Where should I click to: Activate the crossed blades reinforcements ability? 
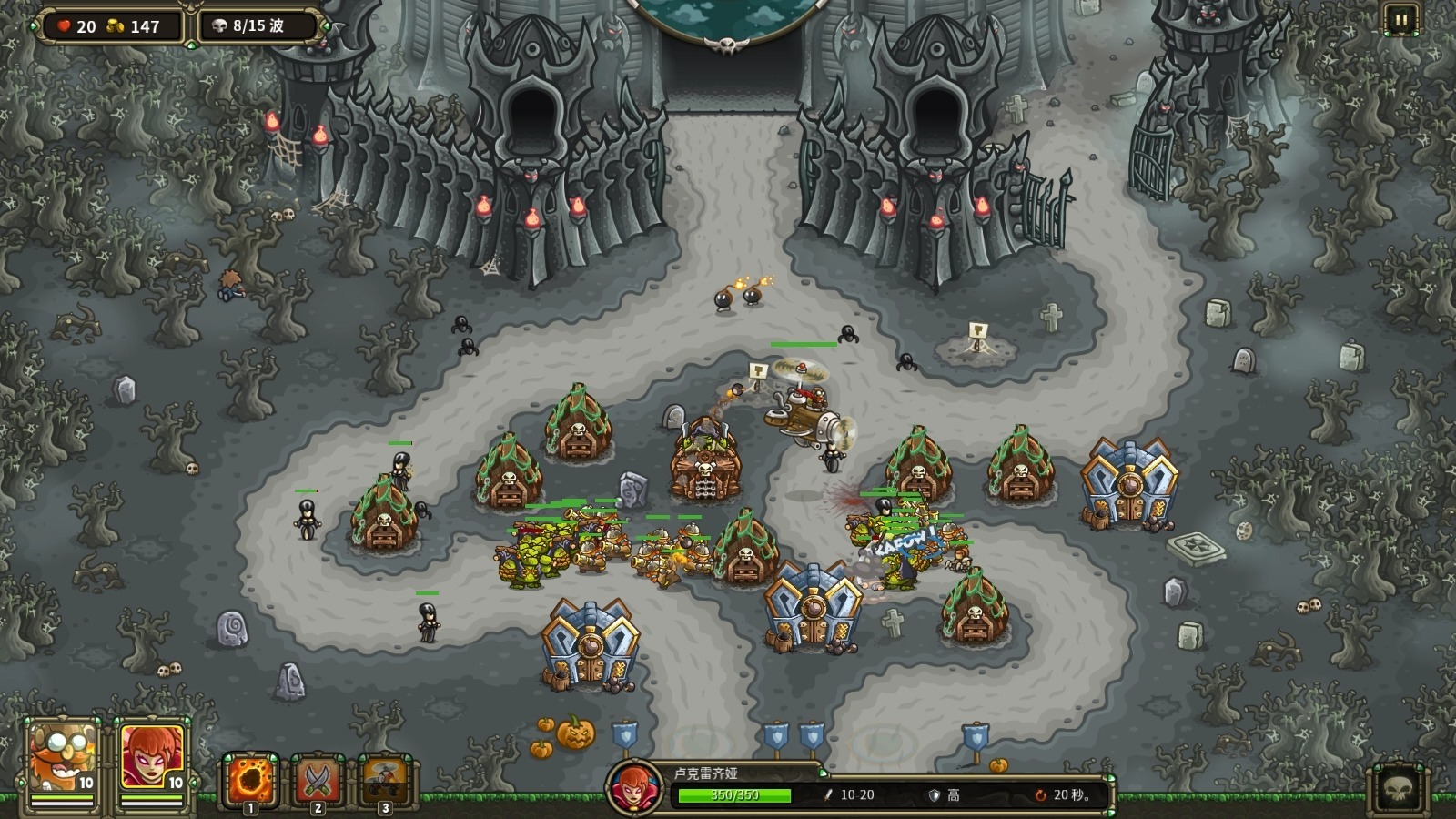coord(318,780)
